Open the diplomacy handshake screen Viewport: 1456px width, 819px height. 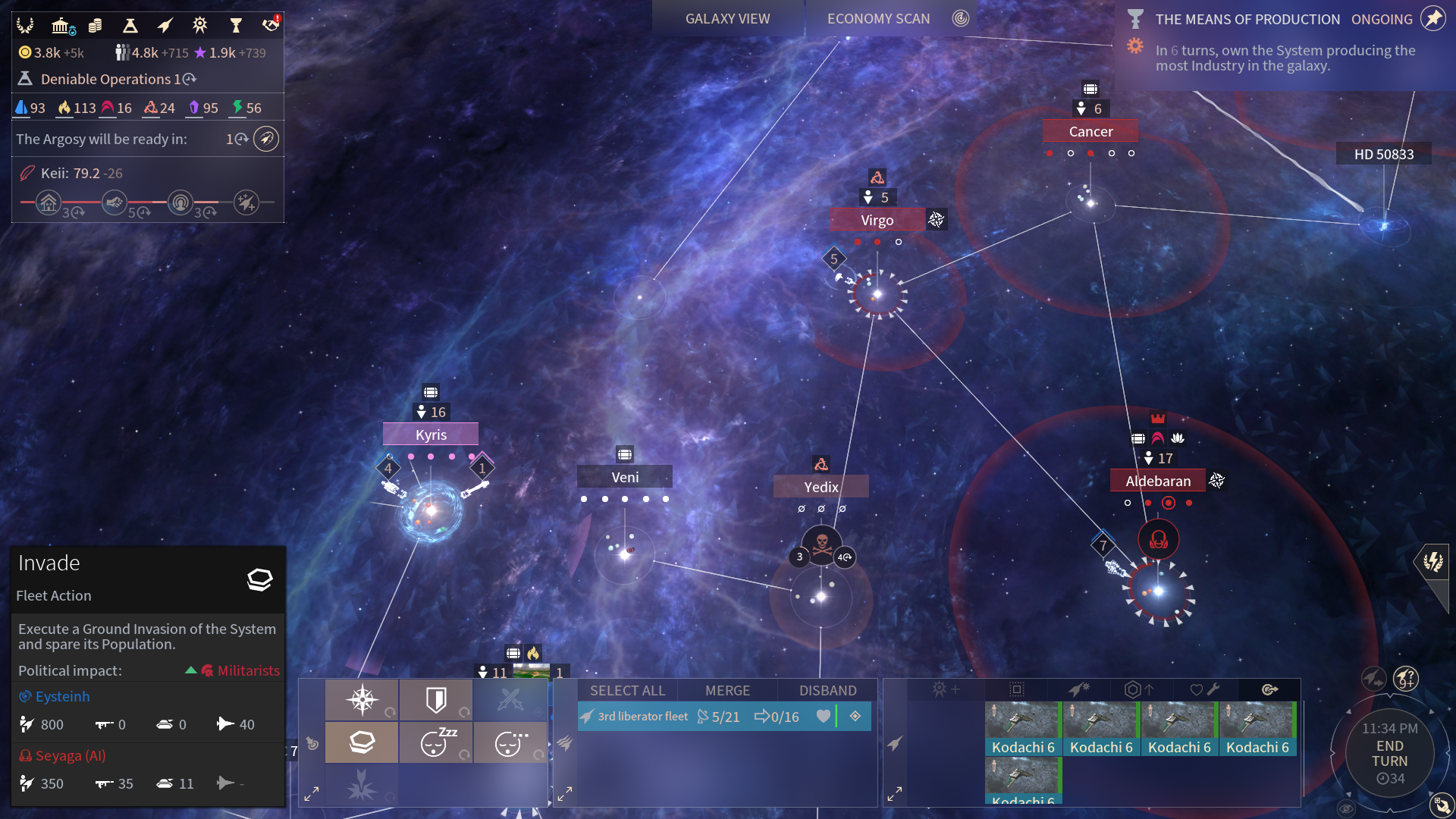pos(271,25)
